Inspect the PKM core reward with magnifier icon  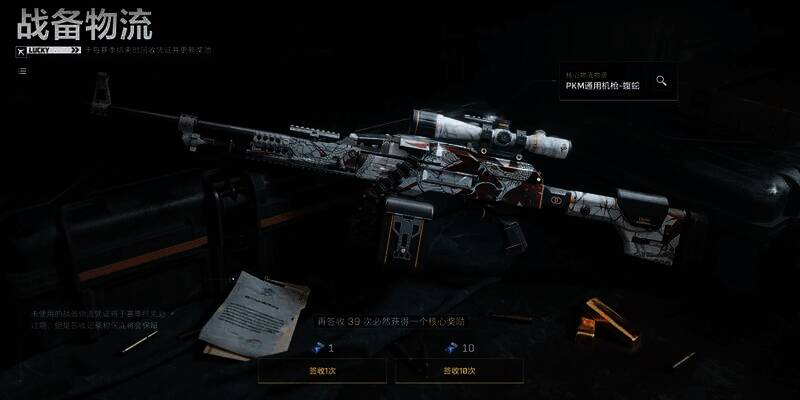(661, 81)
